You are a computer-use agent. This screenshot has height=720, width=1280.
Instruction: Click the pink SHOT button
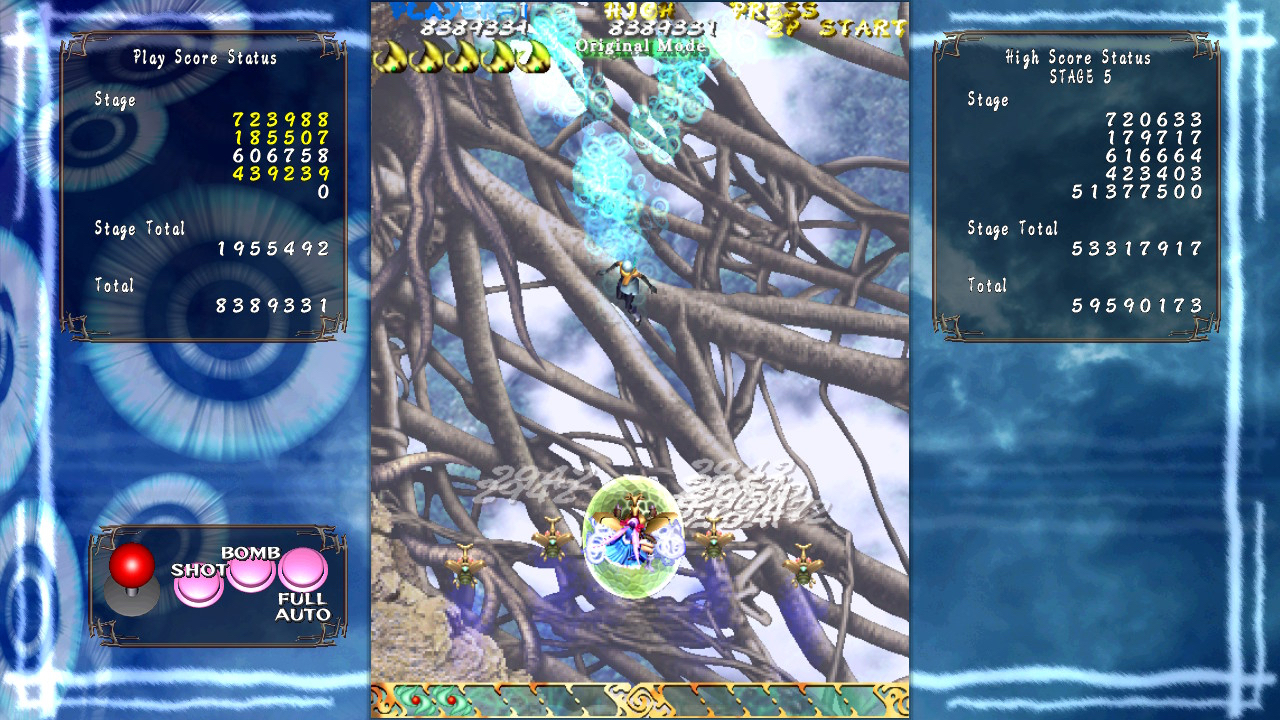point(199,586)
